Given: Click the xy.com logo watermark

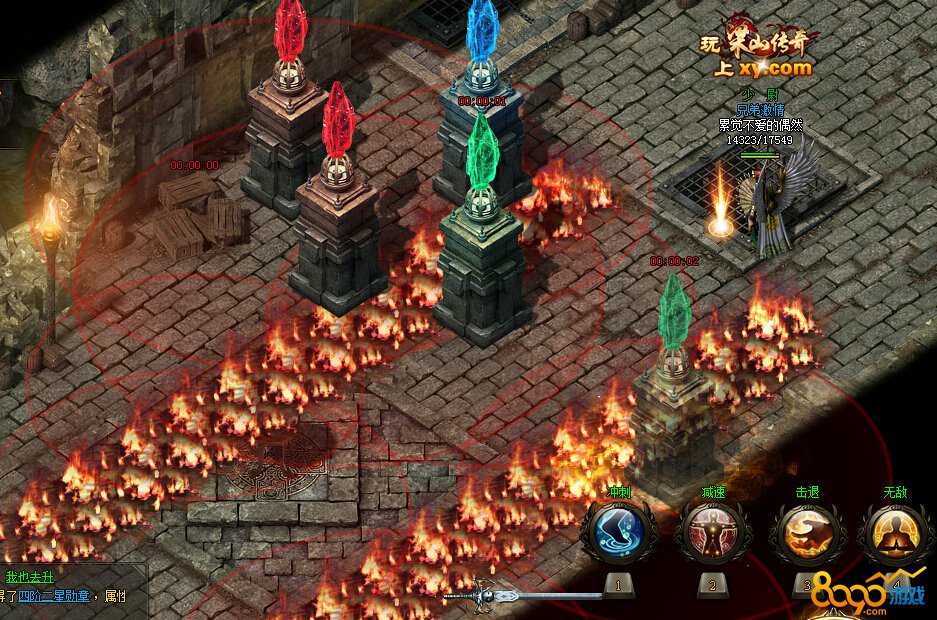Looking at the screenshot, I should tap(759, 53).
